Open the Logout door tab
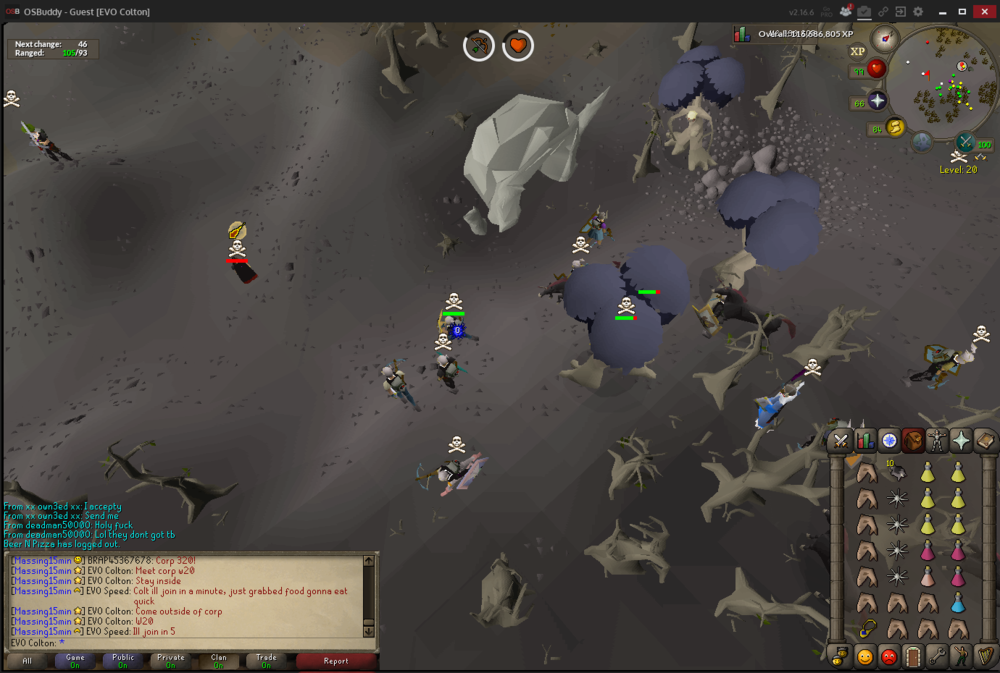This screenshot has height=673, width=1000. point(913,656)
